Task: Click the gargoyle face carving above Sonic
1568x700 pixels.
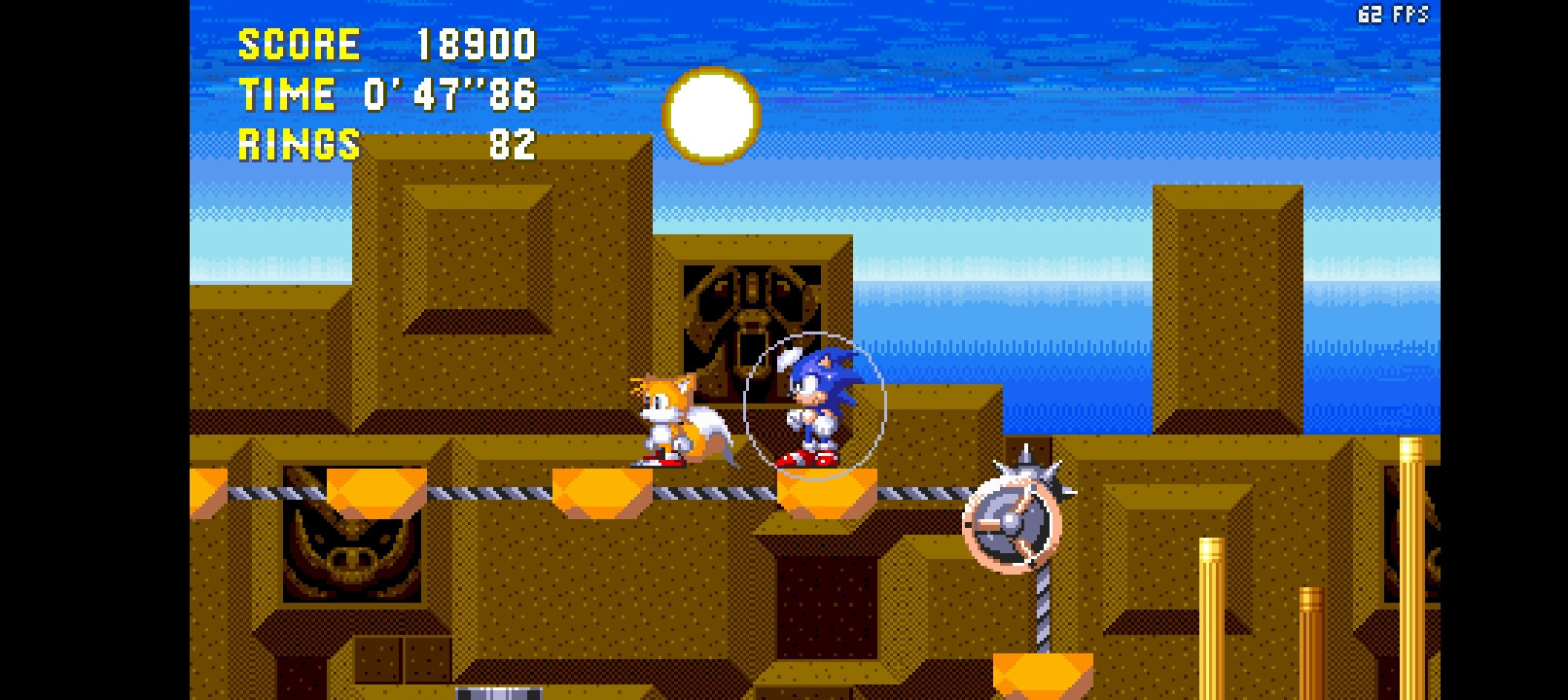Action: coord(749,311)
